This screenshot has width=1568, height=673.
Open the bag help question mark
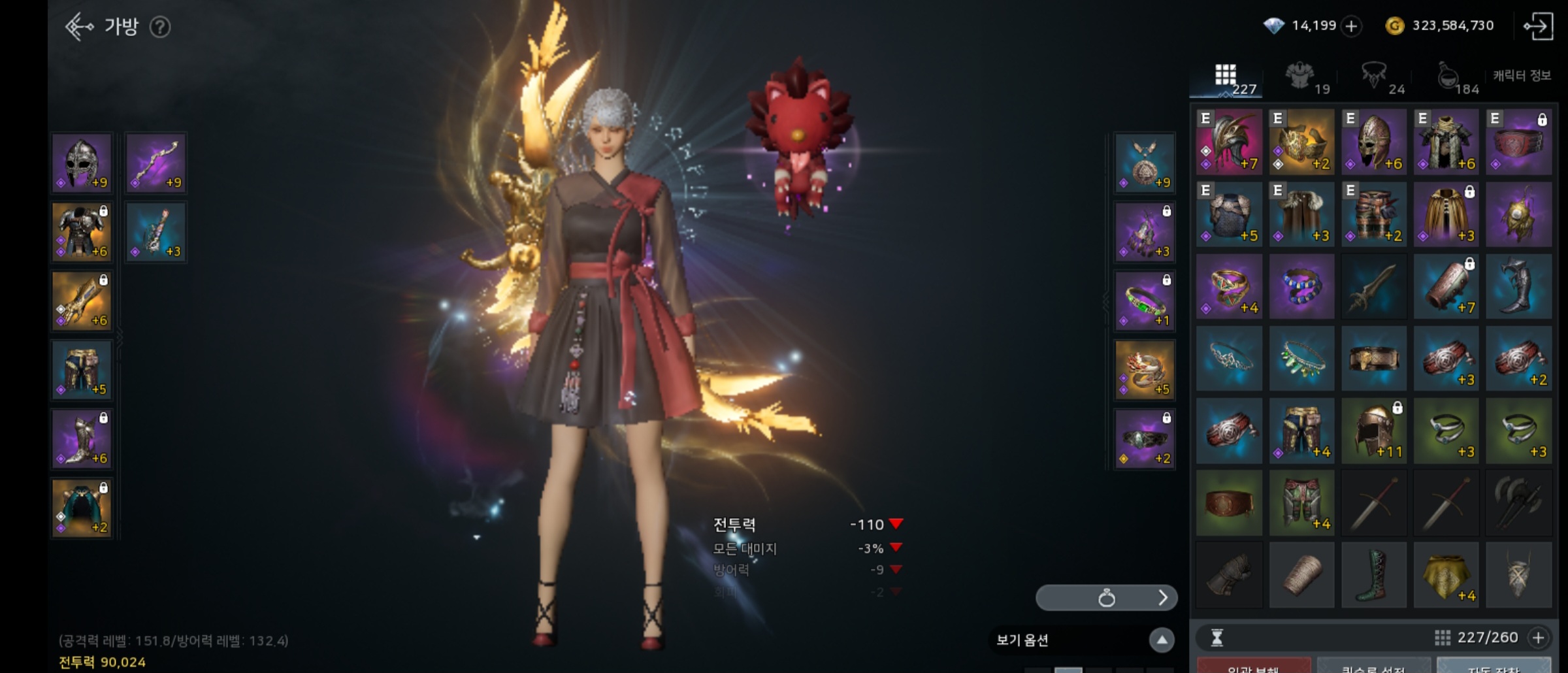coord(160,27)
